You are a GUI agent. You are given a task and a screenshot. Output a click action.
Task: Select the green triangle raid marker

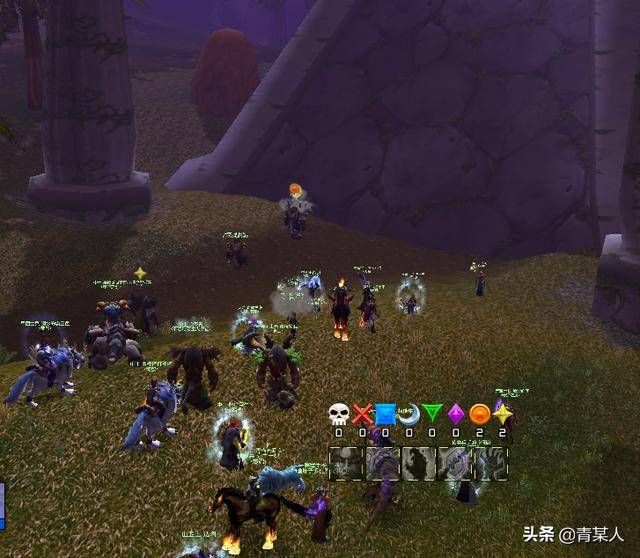click(432, 414)
